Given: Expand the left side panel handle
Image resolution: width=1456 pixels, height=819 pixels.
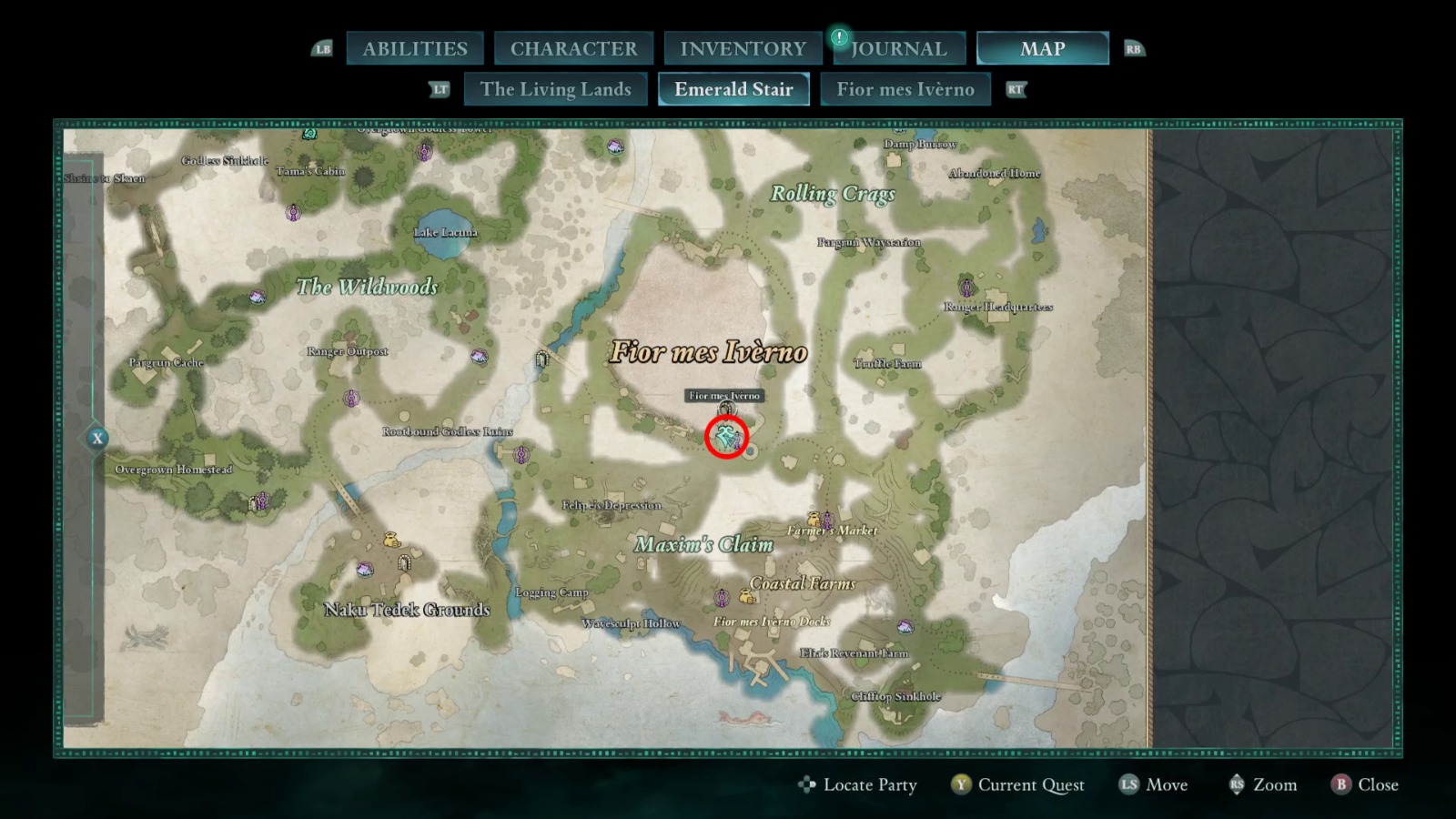Looking at the screenshot, I should pos(97,439).
